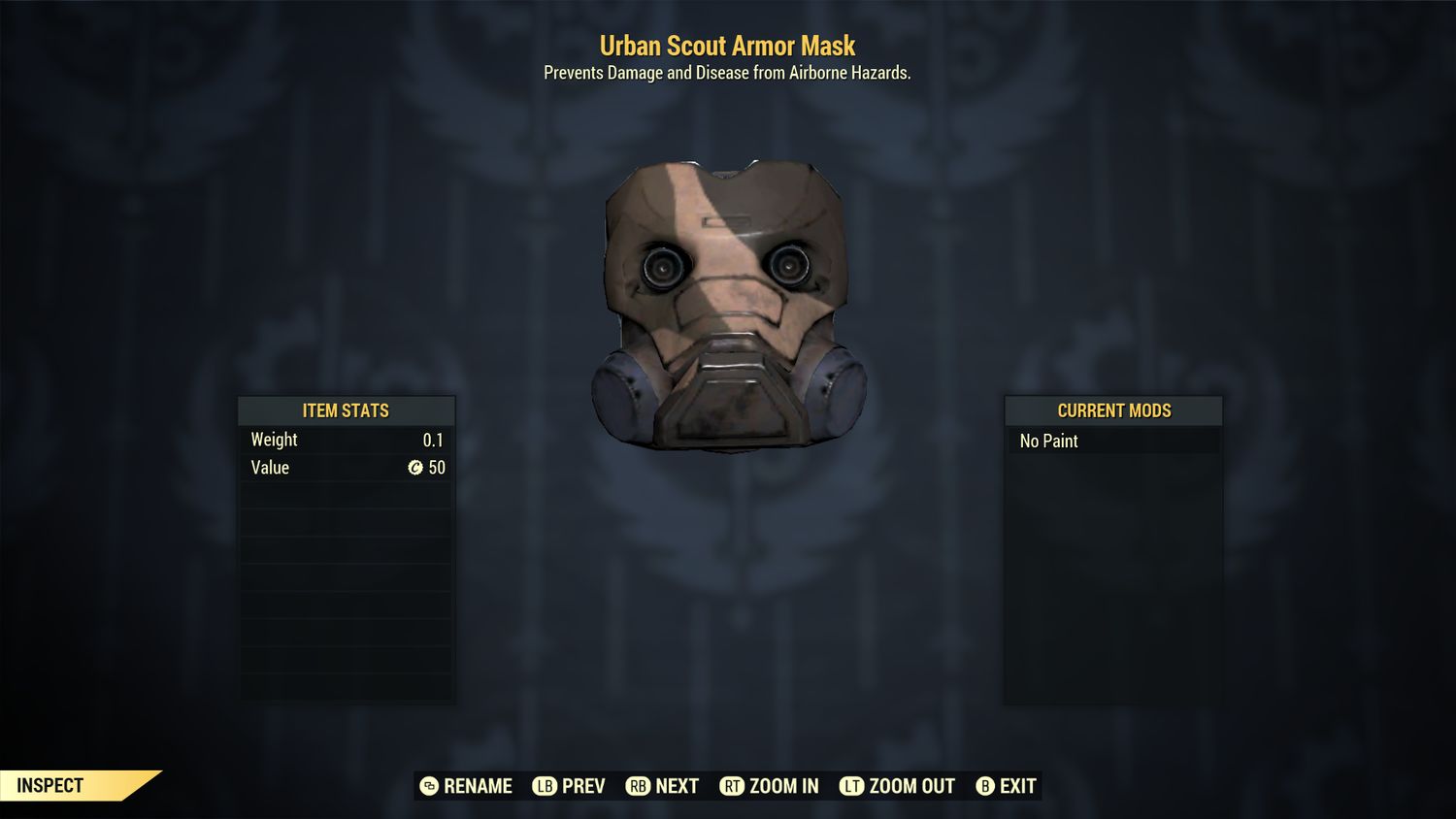
Task: Expand the CURRENT MODS panel header
Action: [x=1113, y=410]
